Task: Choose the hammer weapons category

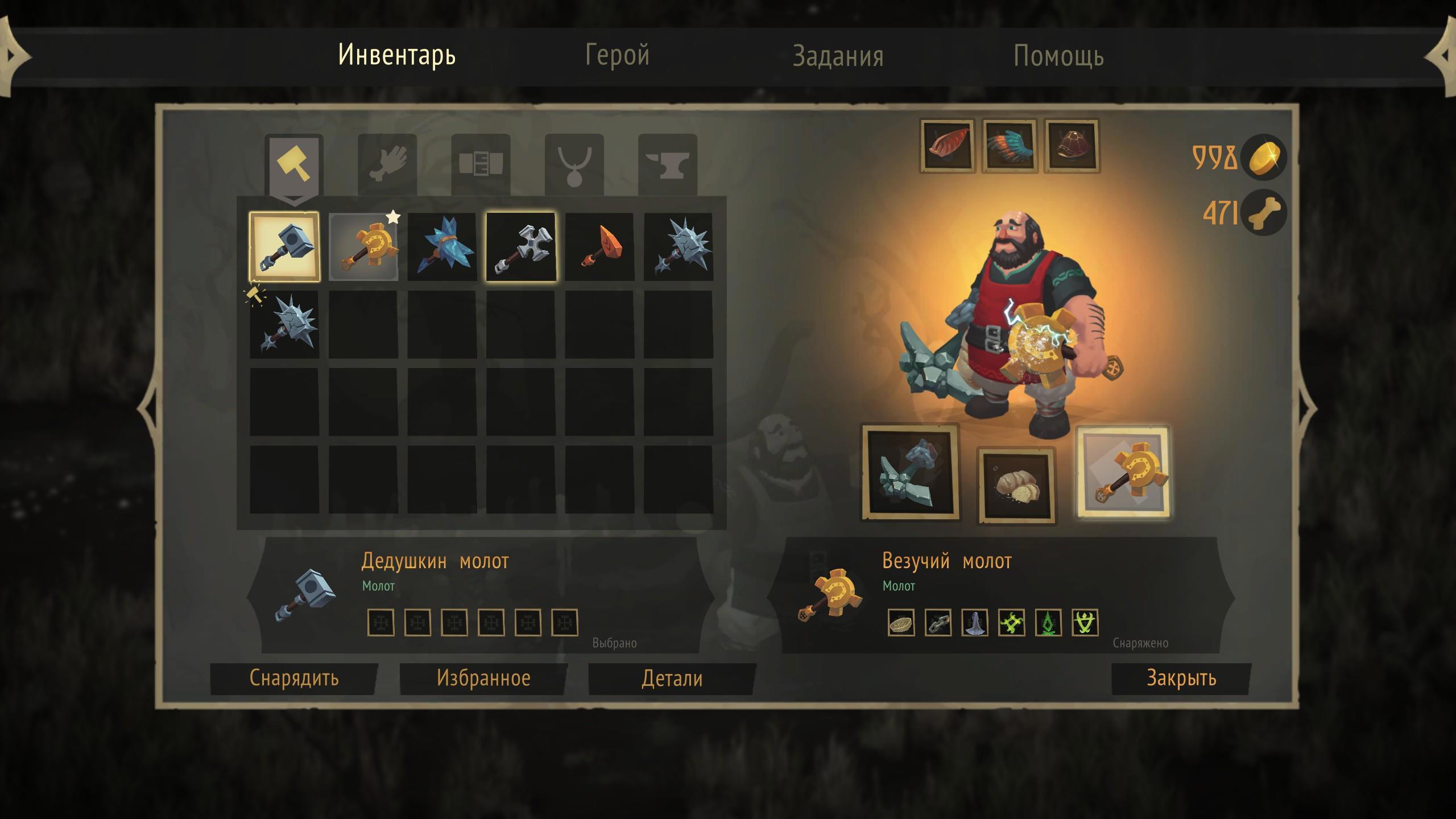Action: (x=293, y=165)
